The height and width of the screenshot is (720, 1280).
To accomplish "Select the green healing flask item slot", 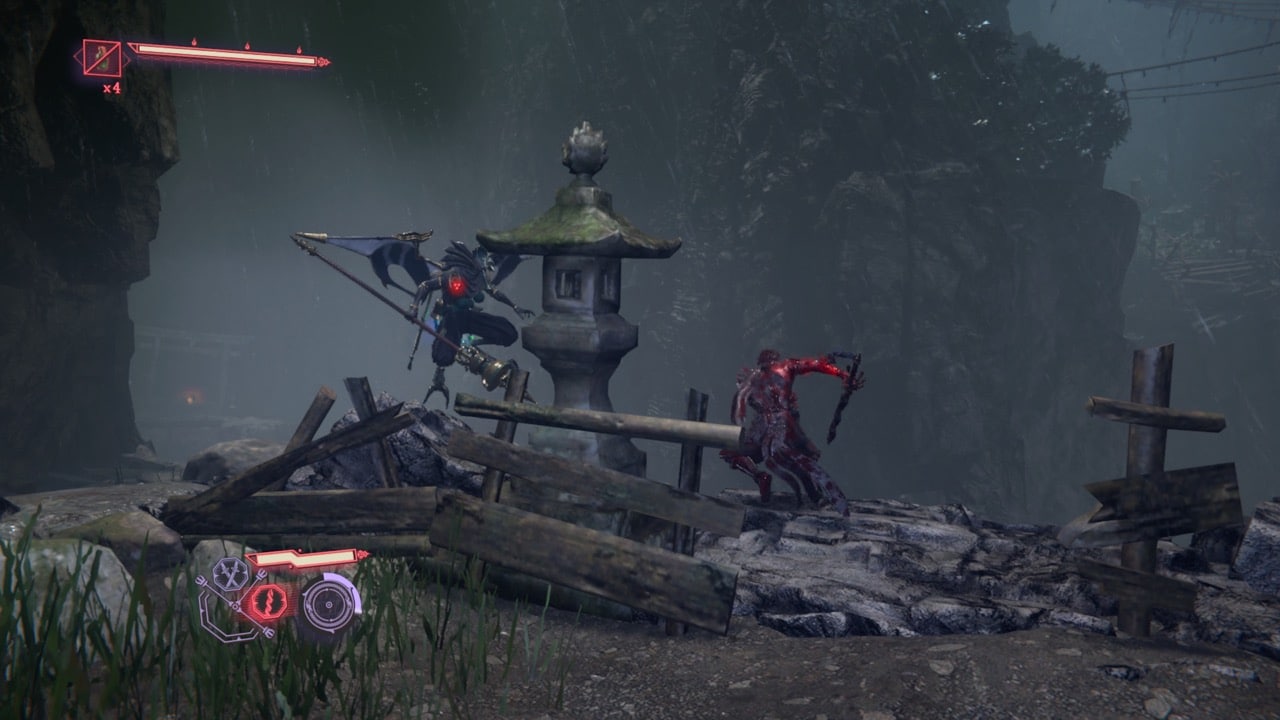I will coord(101,59).
